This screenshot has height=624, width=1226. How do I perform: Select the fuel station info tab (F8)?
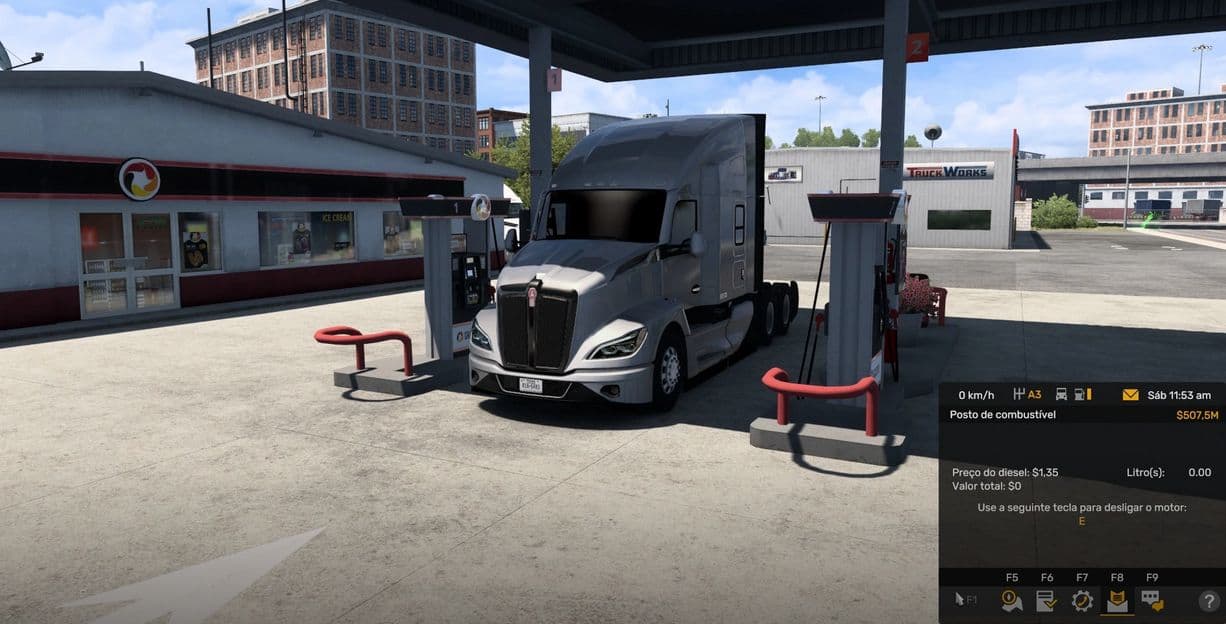point(1117,600)
